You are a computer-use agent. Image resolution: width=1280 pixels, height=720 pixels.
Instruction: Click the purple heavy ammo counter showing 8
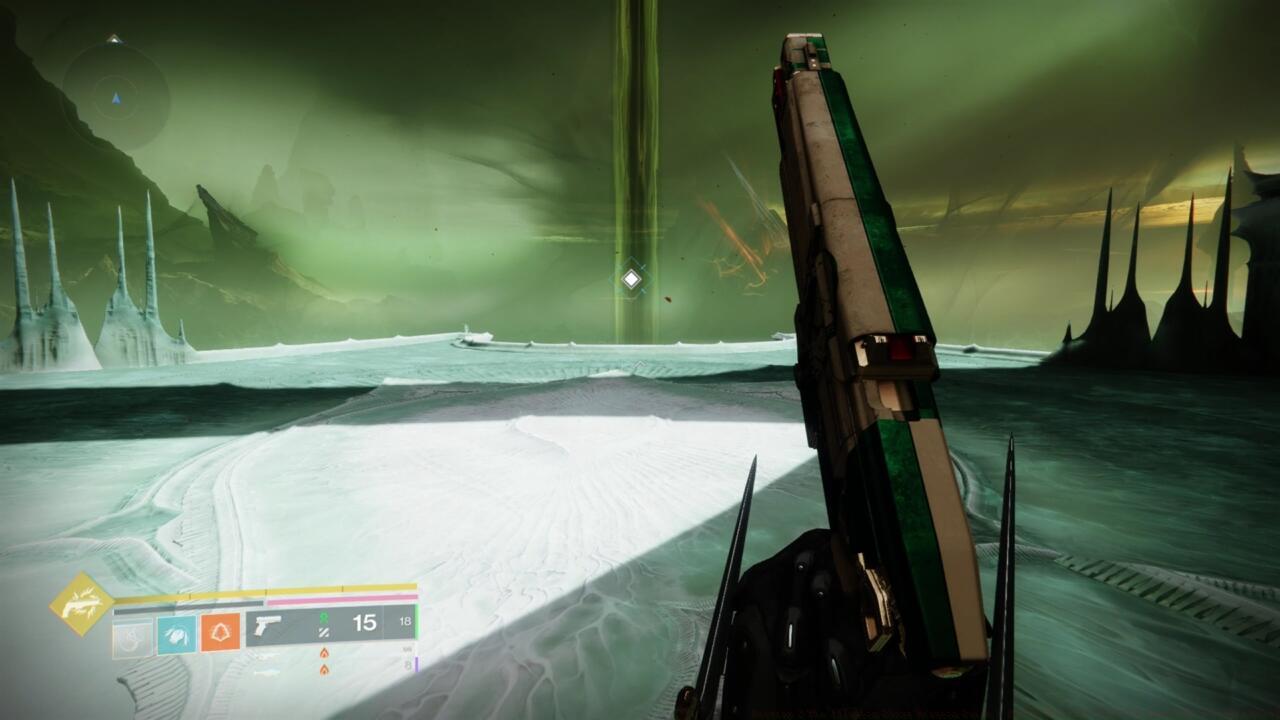[409, 663]
